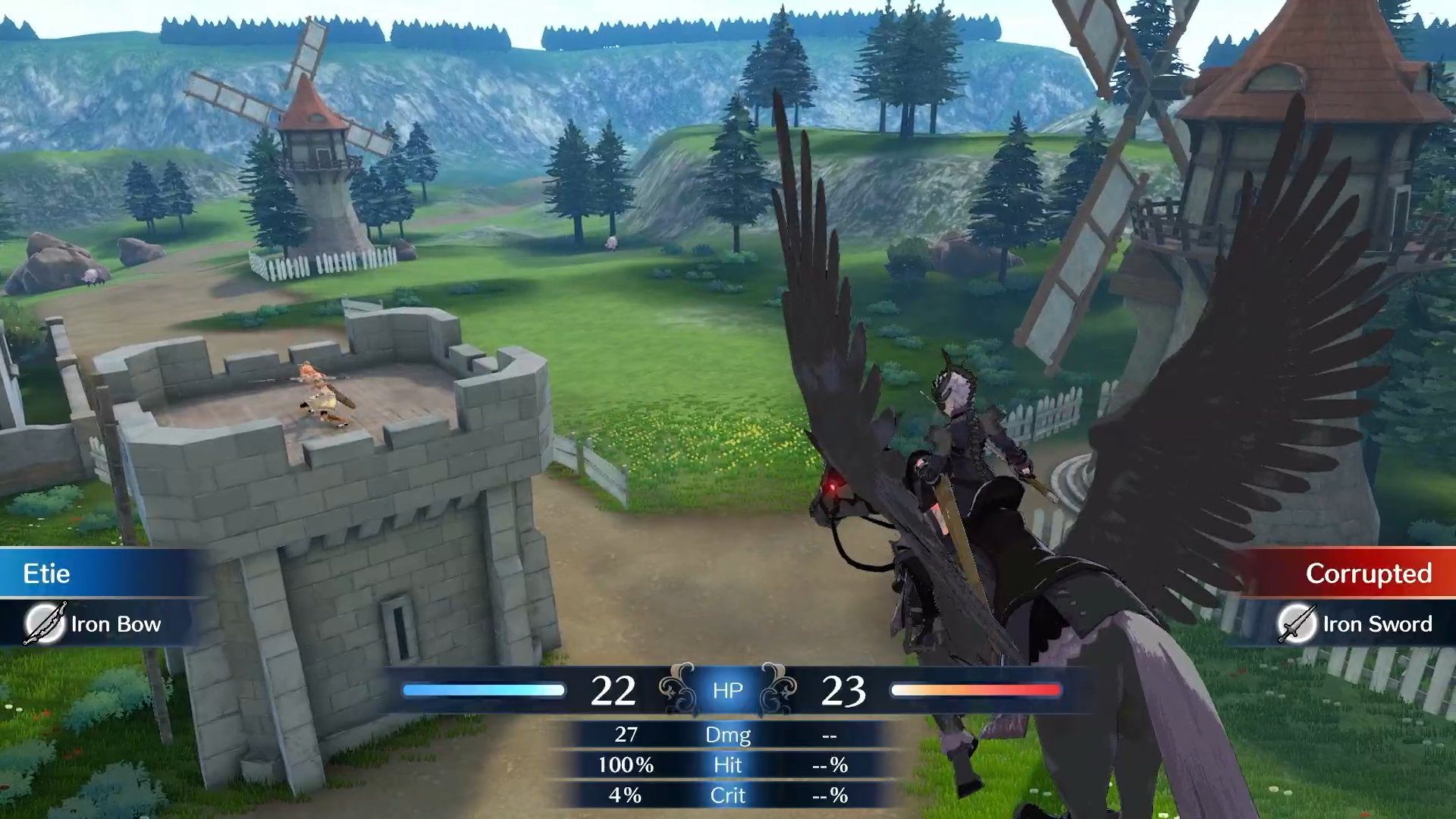Screen dimensions: 1456x819
Task: Expand the Crit percentage row
Action: pyautogui.click(x=728, y=795)
